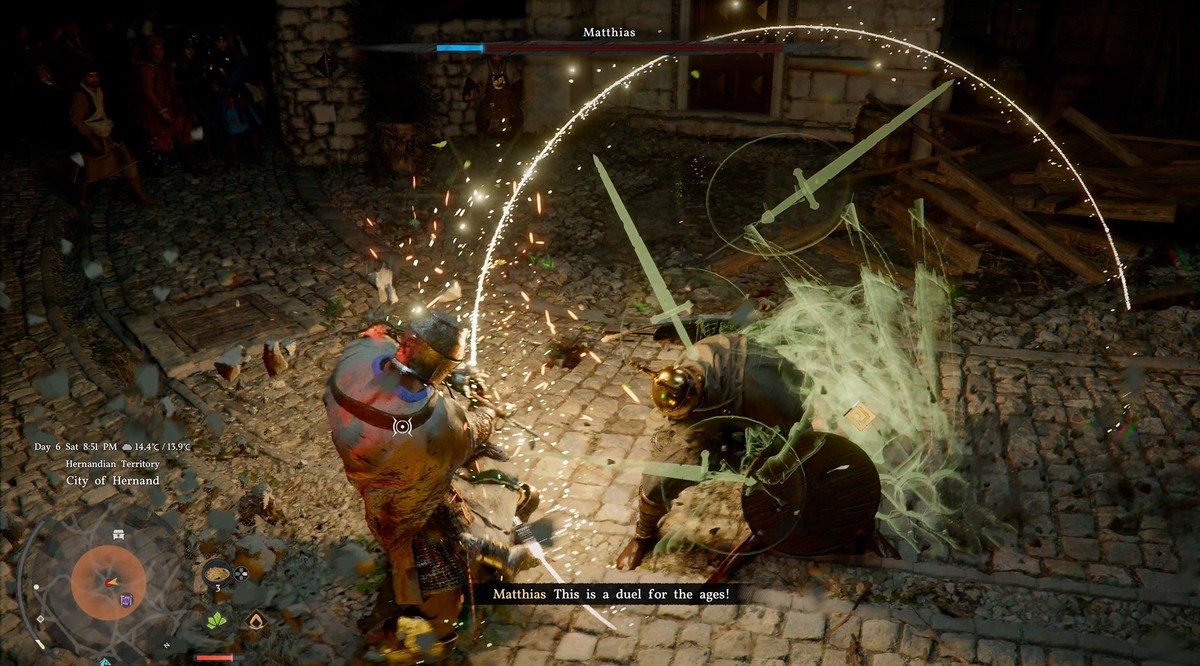Click the white bed marker on minimap

point(119,535)
